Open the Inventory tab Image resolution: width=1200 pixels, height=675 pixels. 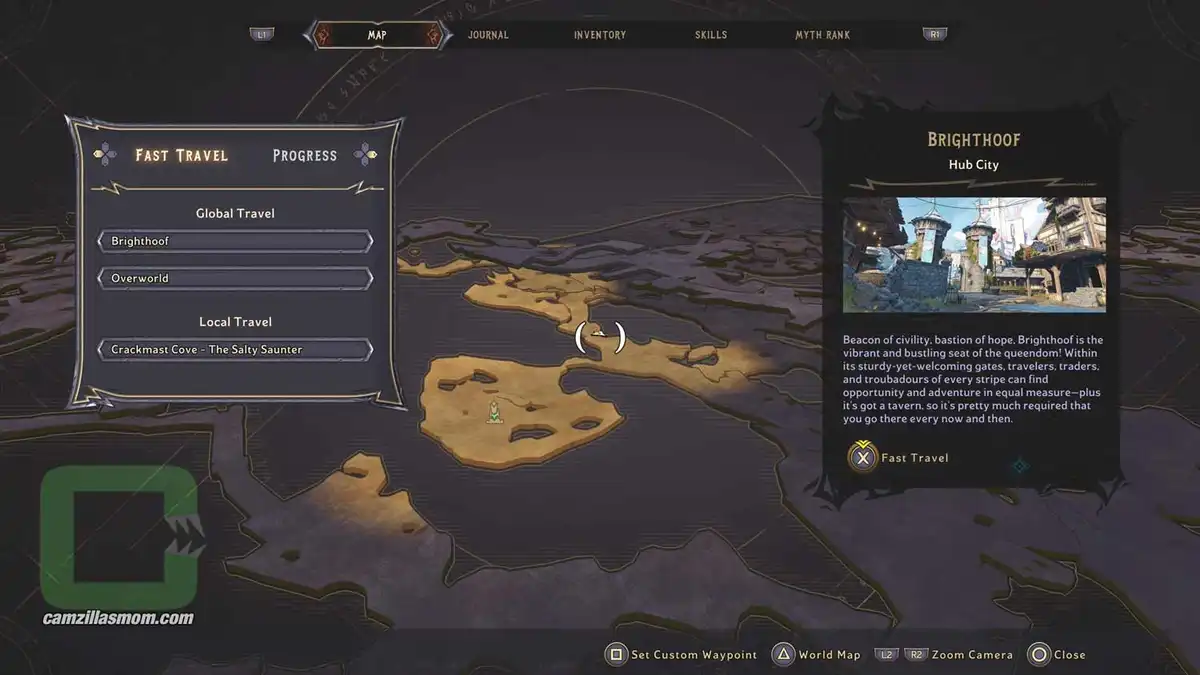point(600,35)
